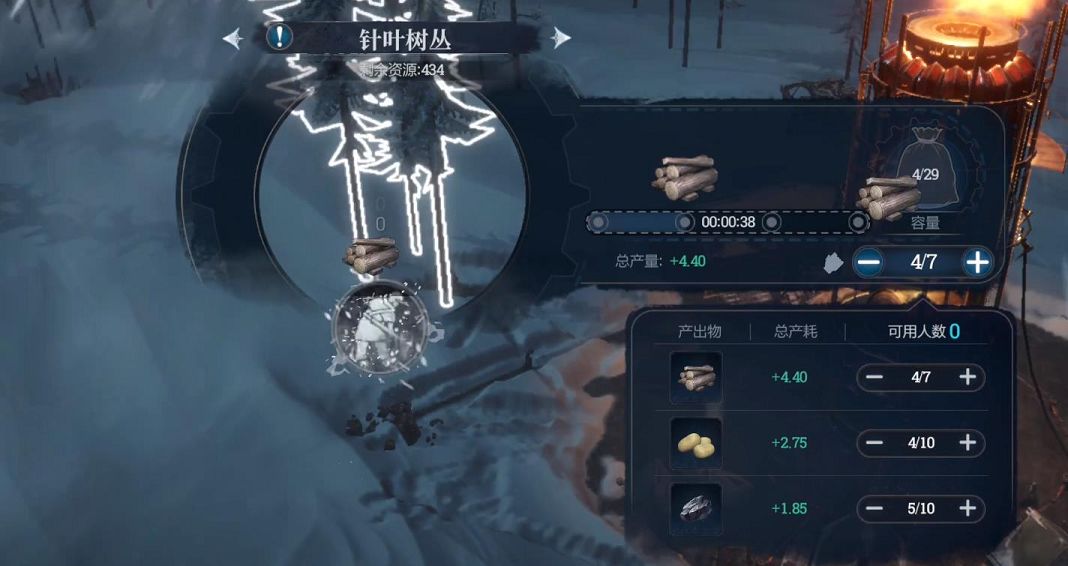Increase workers with the large plus button

pyautogui.click(x=977, y=263)
